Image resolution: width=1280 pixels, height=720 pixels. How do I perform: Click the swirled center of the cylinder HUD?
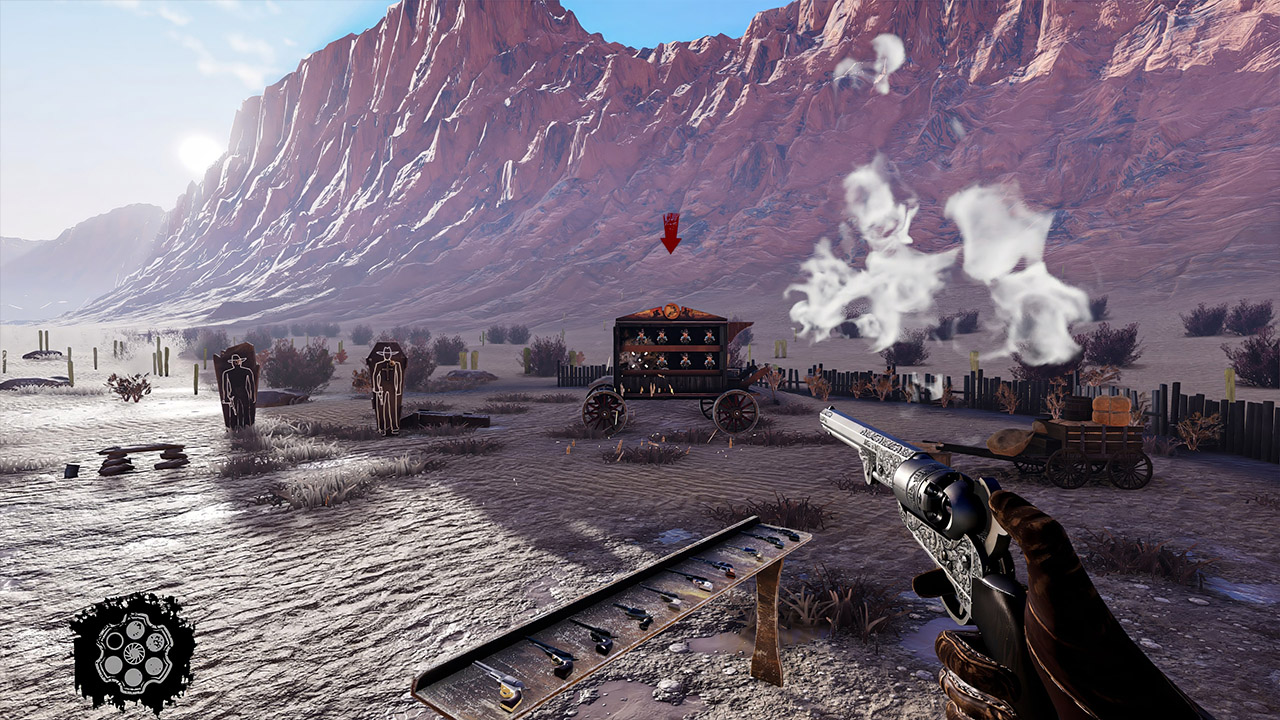coord(134,652)
